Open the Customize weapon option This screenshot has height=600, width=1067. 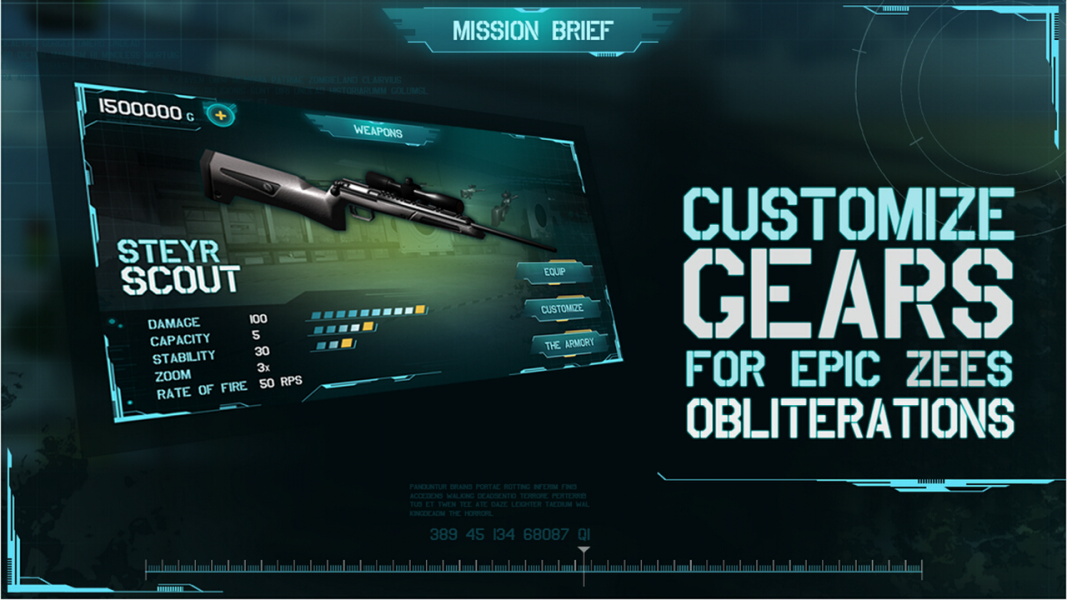click(x=562, y=309)
